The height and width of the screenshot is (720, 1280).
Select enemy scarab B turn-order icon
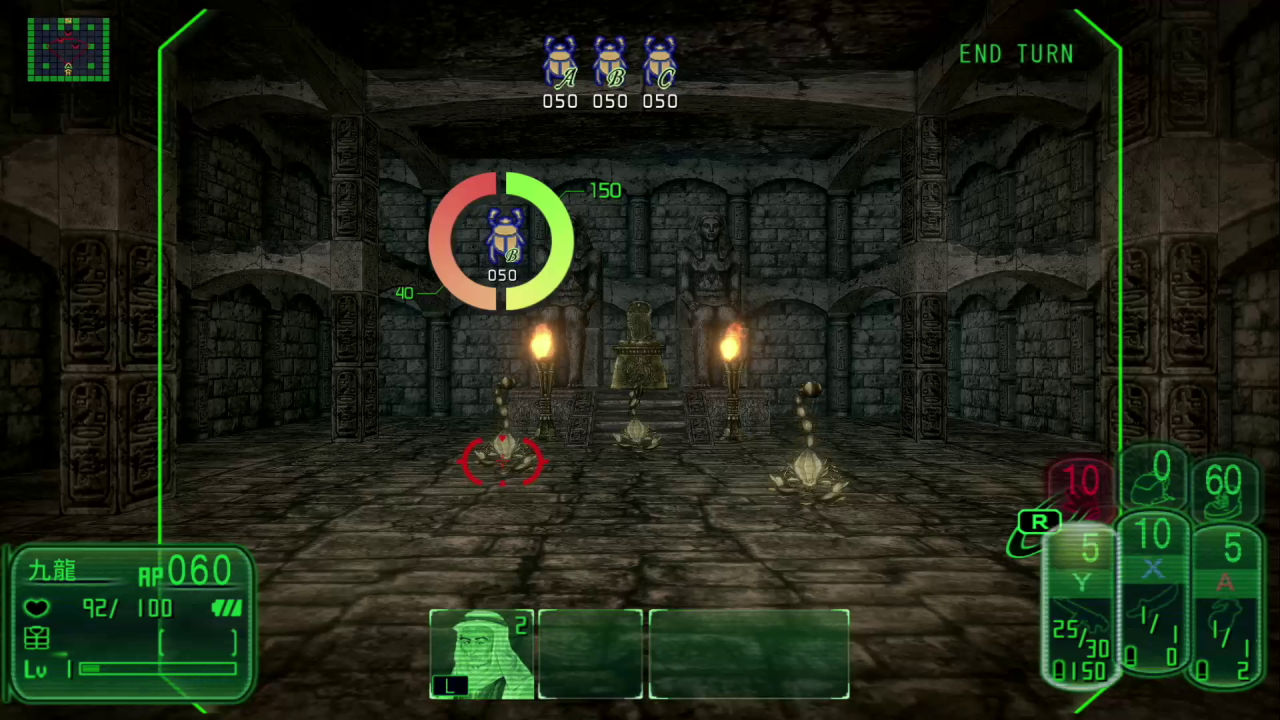(610, 63)
